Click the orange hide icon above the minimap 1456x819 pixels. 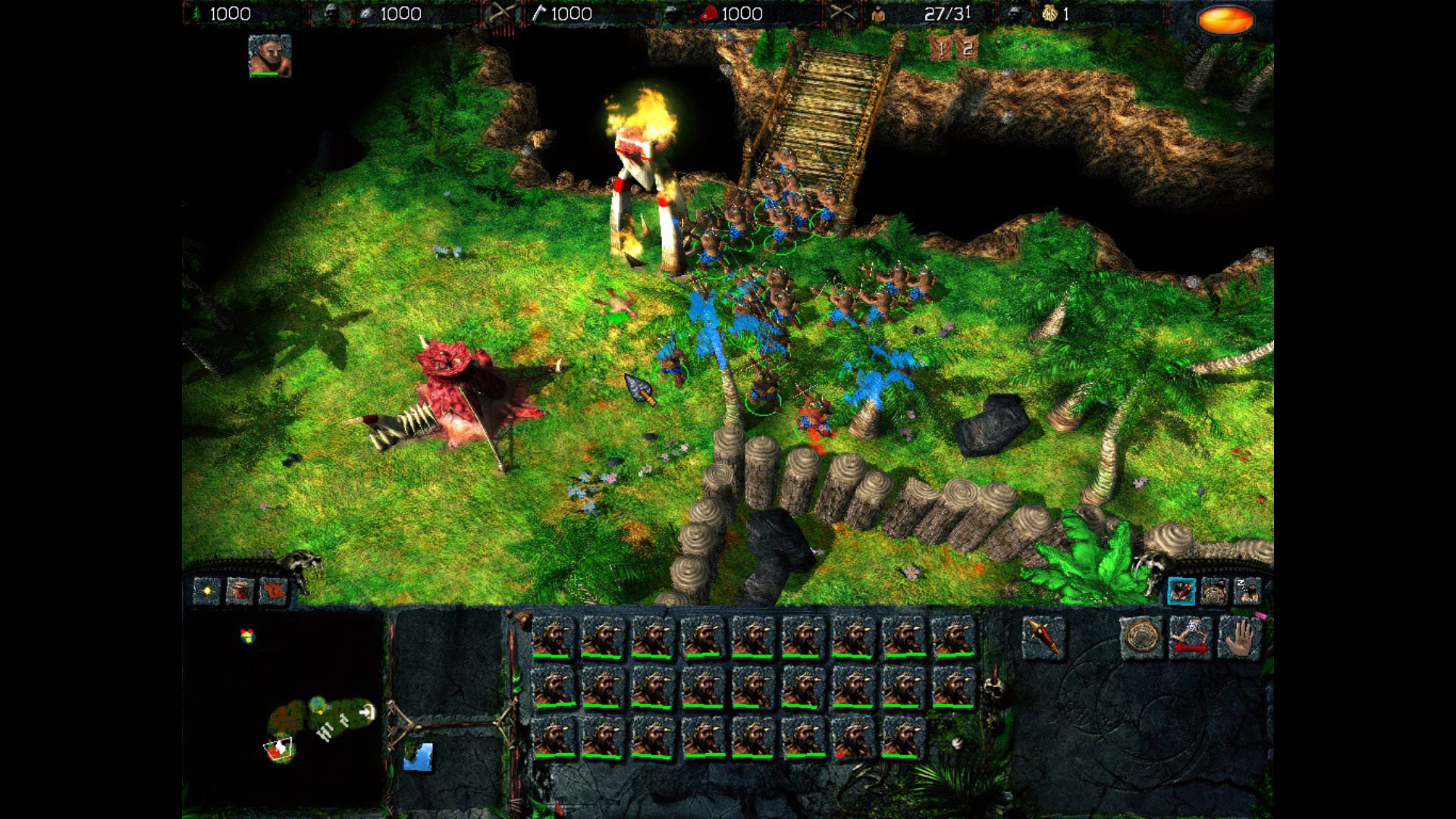tap(273, 590)
